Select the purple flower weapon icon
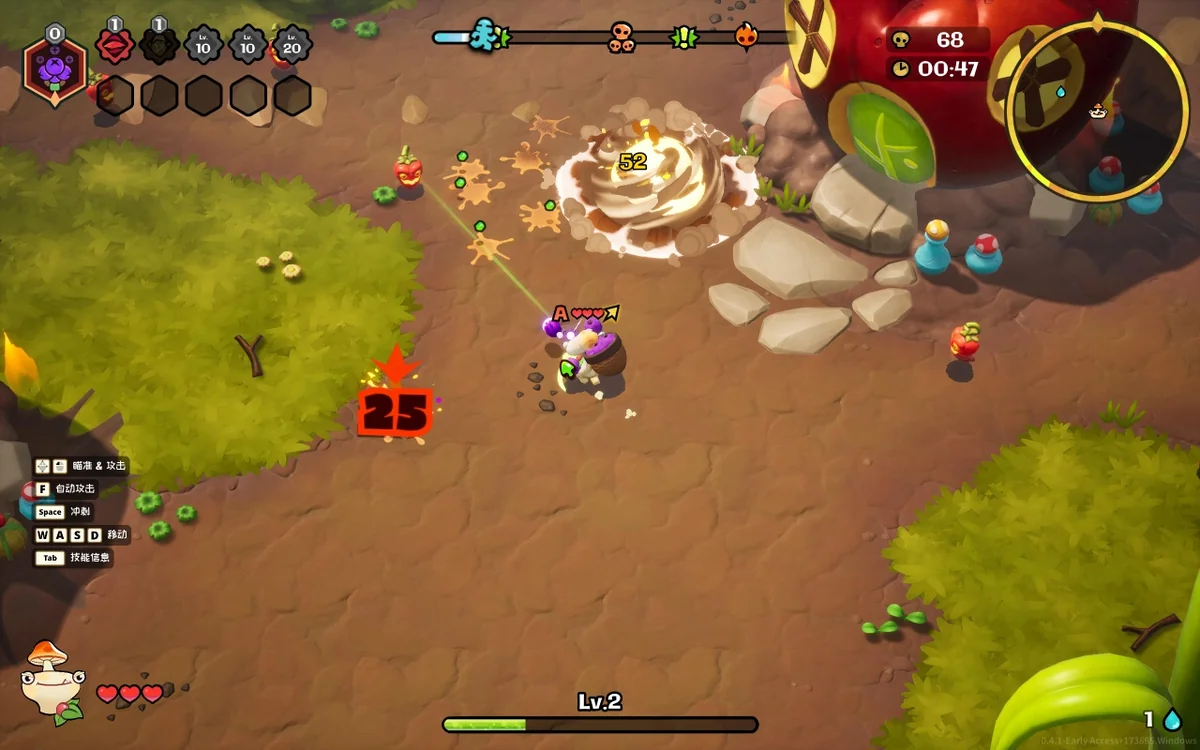This screenshot has height=750, width=1200. pos(56,68)
